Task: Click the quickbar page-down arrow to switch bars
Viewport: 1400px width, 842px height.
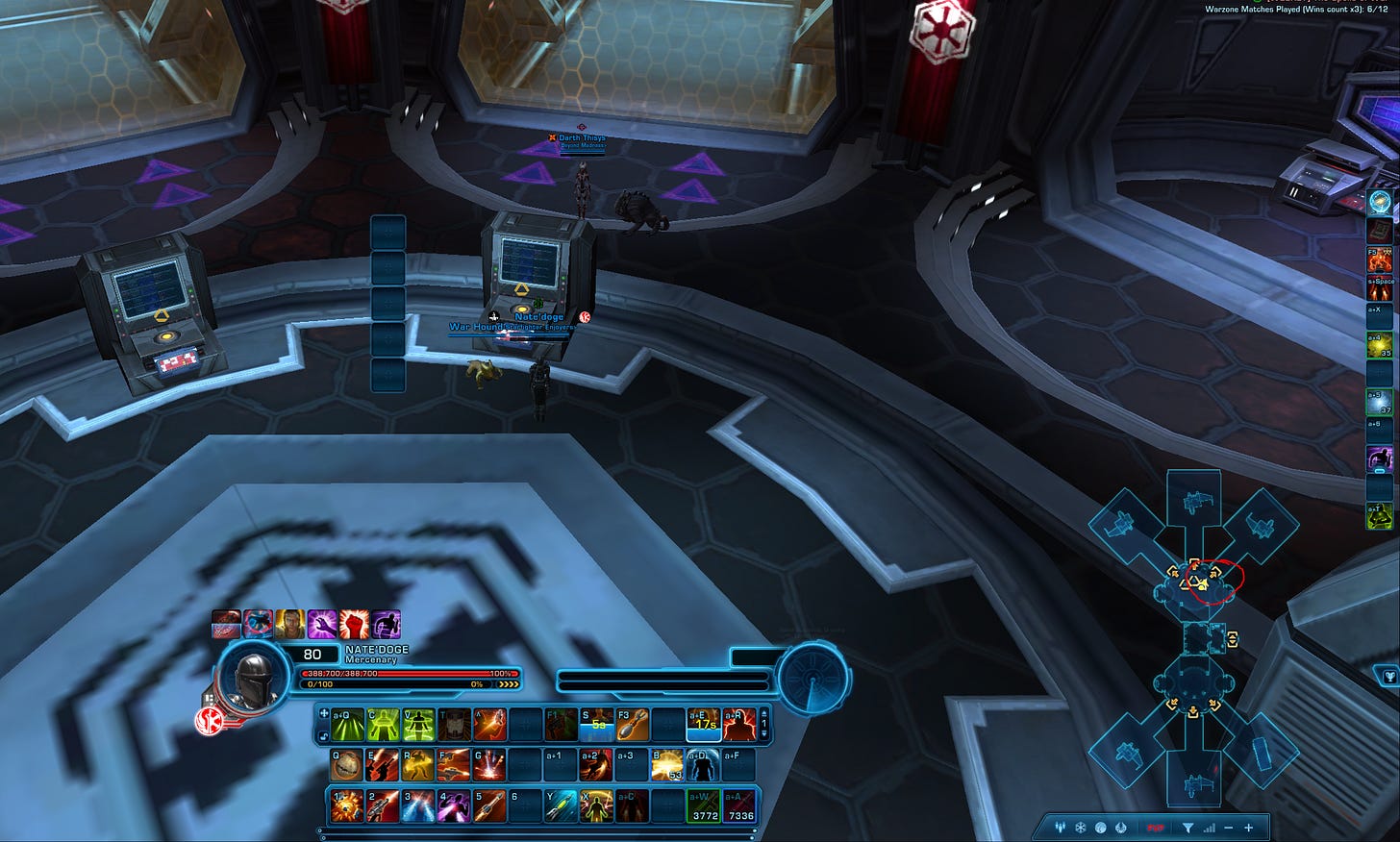Action: point(764,732)
